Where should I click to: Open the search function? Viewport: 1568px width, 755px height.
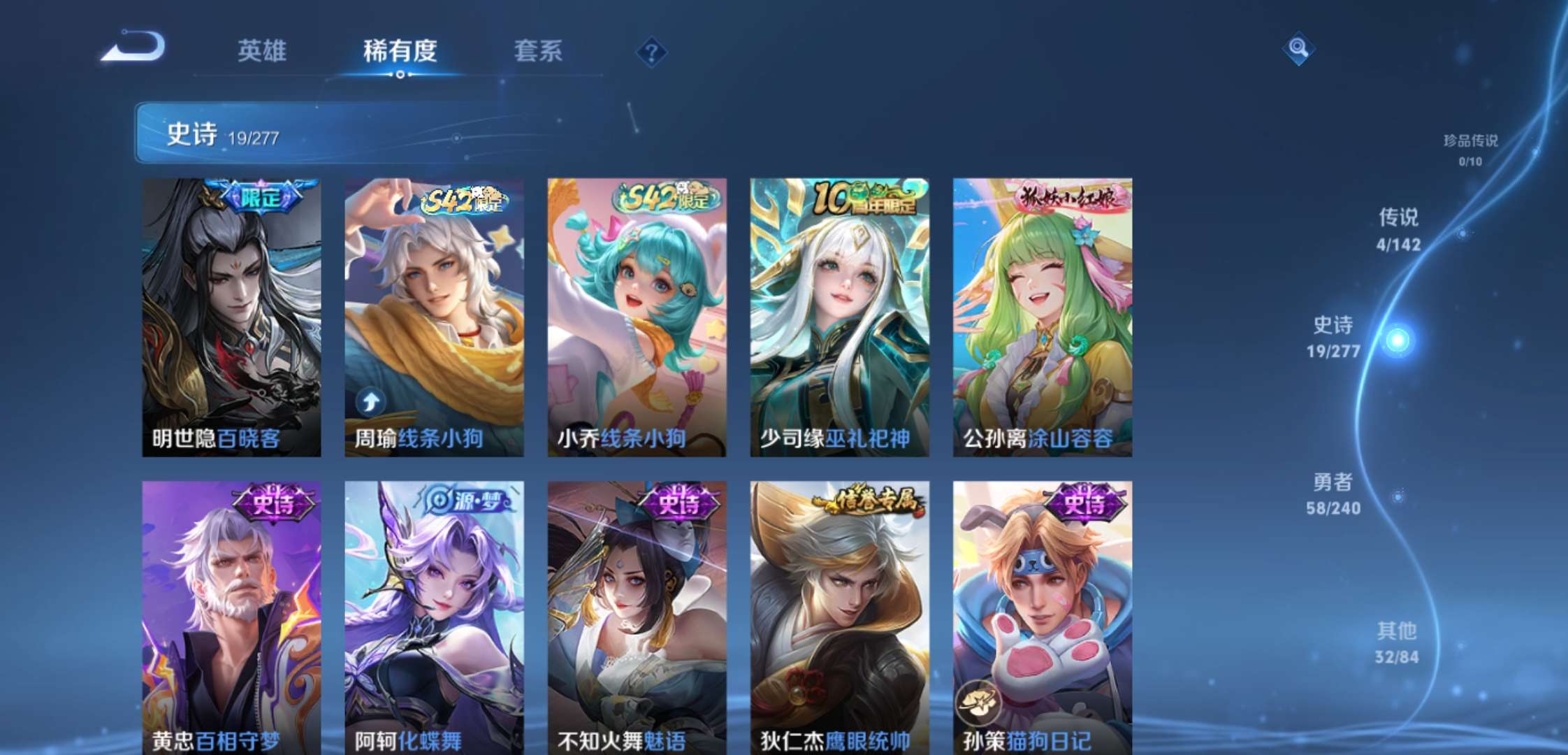click(x=1299, y=50)
